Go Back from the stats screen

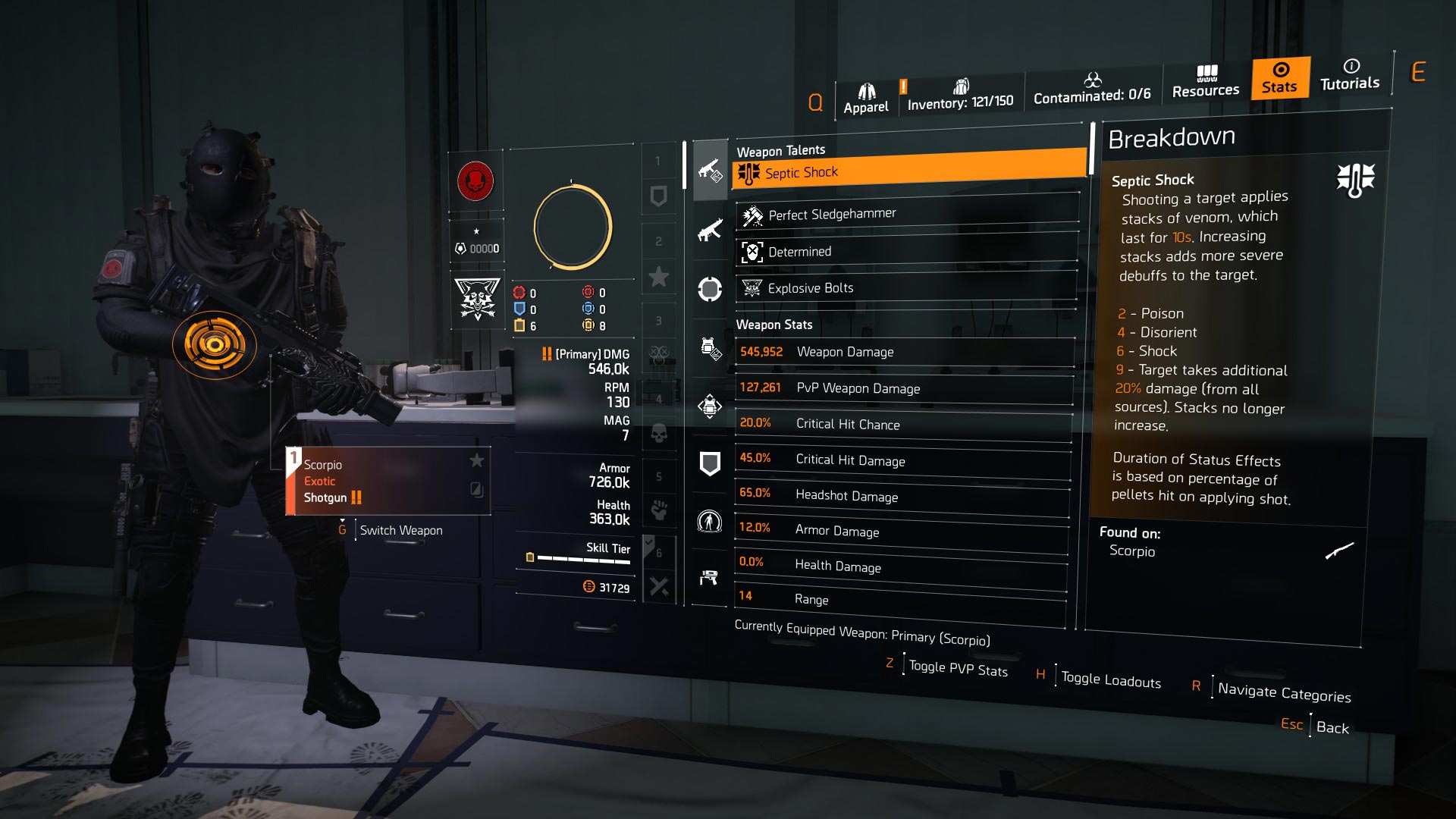(x=1332, y=727)
